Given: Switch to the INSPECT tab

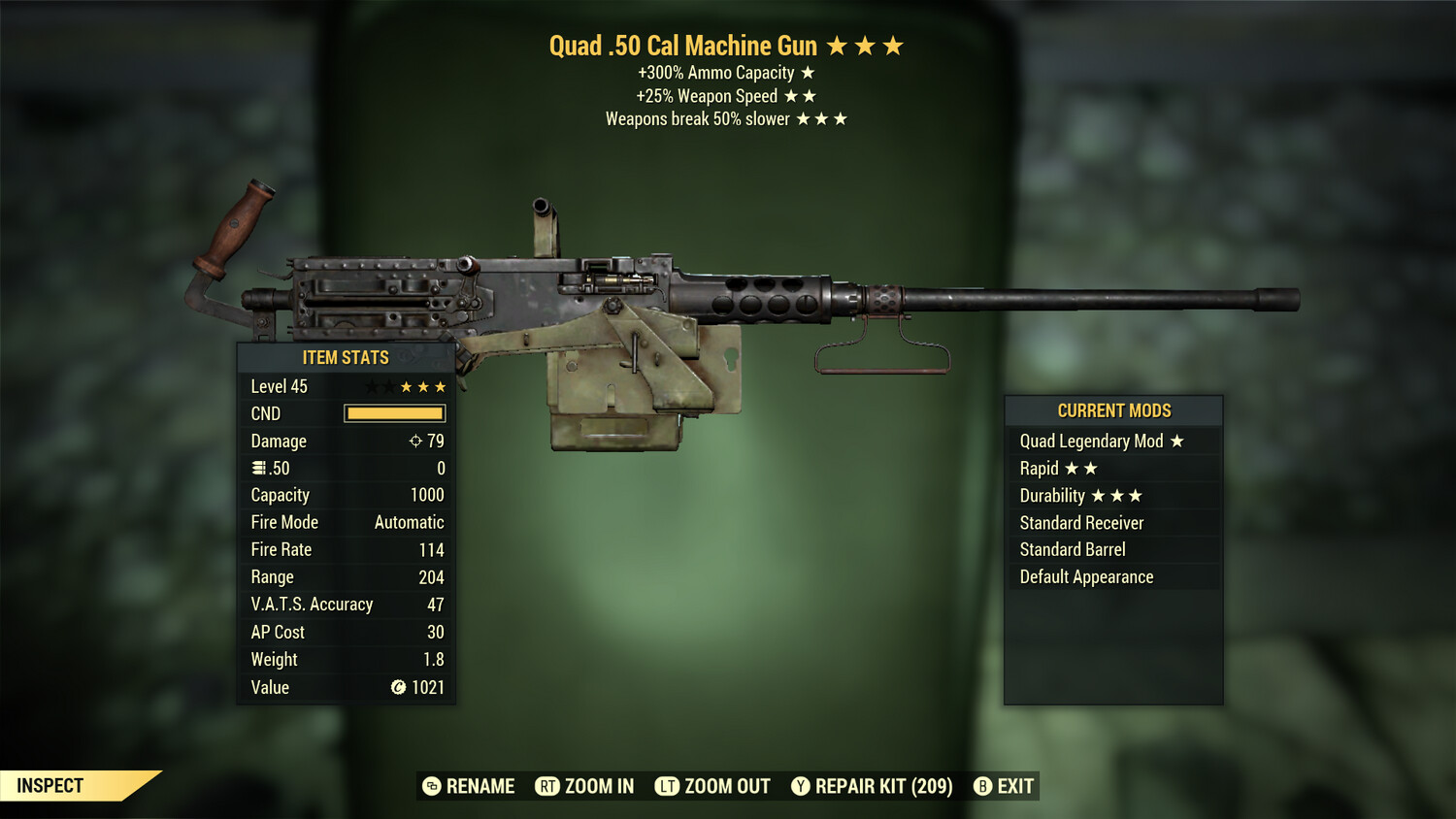Looking at the screenshot, I should click(50, 786).
